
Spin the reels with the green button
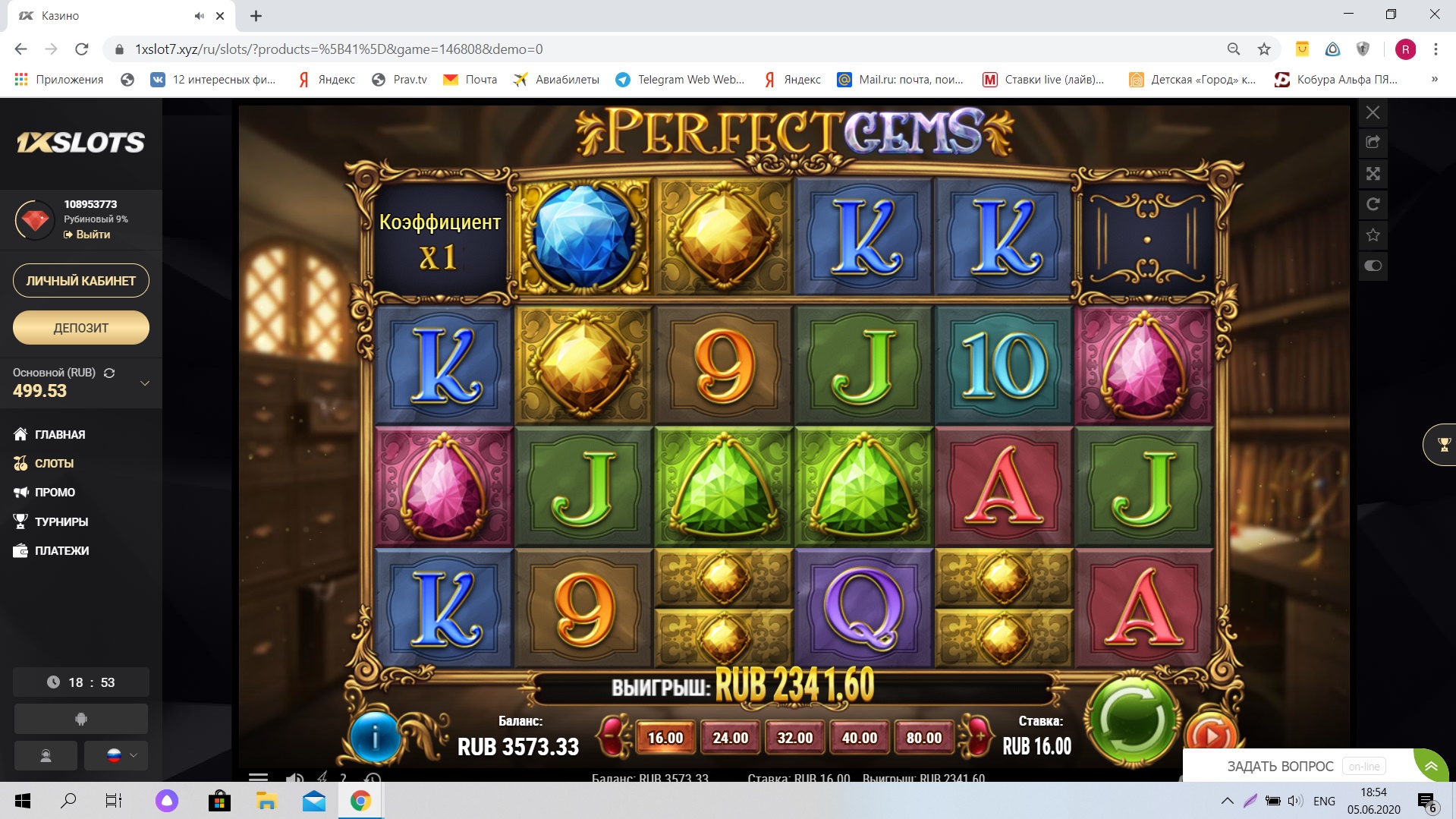click(x=1132, y=719)
